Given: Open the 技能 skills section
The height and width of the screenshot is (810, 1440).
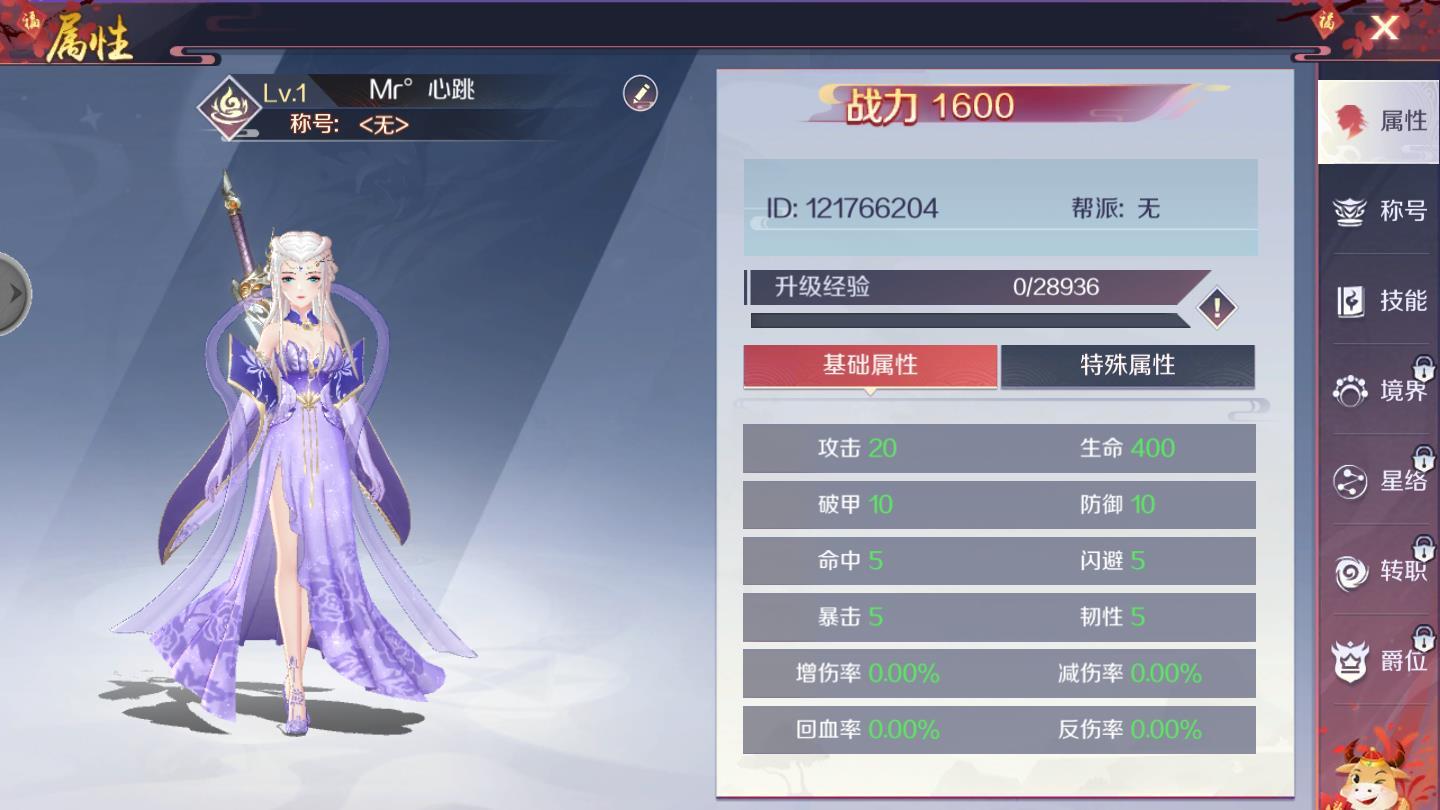Looking at the screenshot, I should (x=1378, y=301).
